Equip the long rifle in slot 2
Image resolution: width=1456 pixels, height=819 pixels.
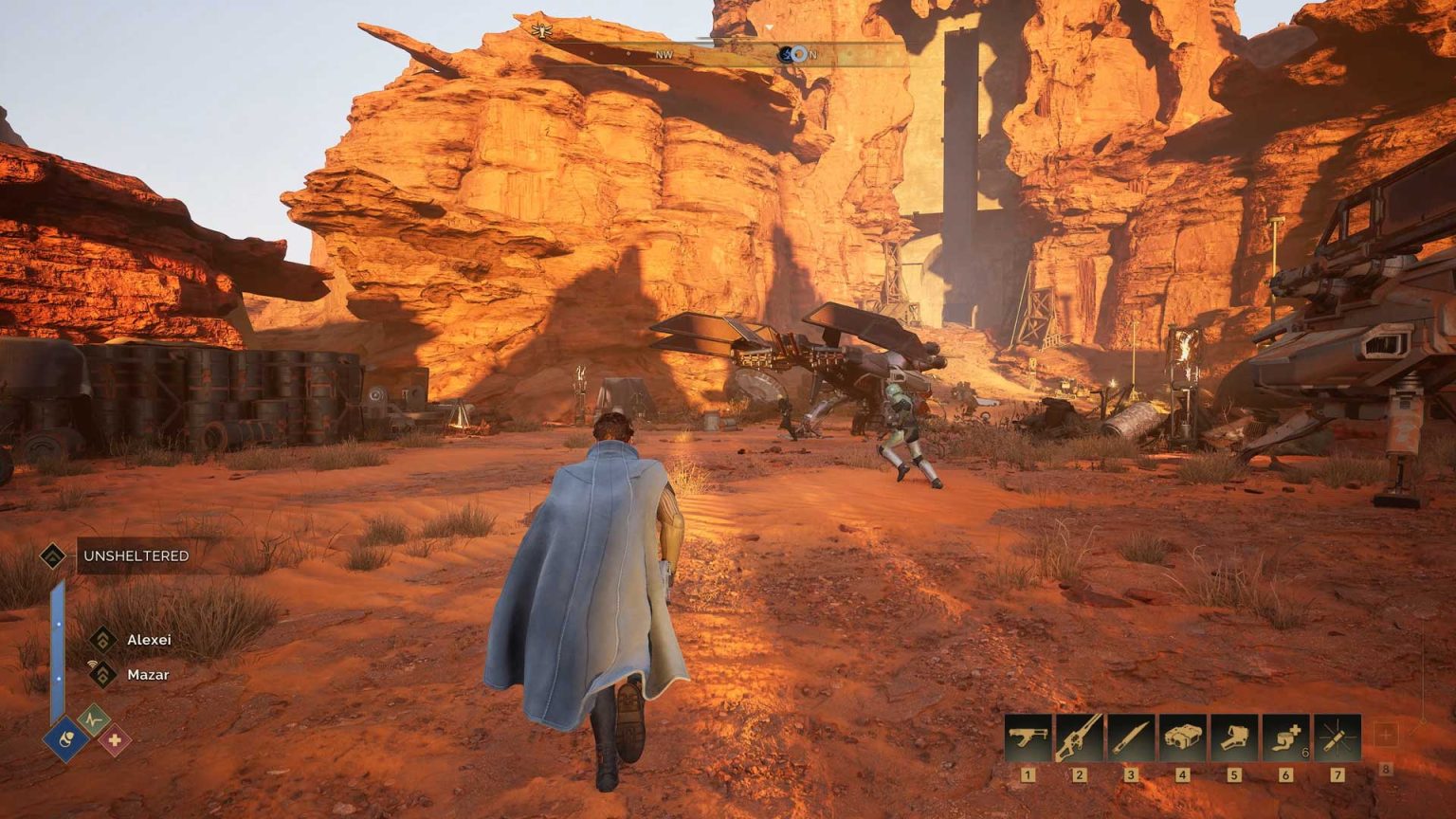[1080, 738]
